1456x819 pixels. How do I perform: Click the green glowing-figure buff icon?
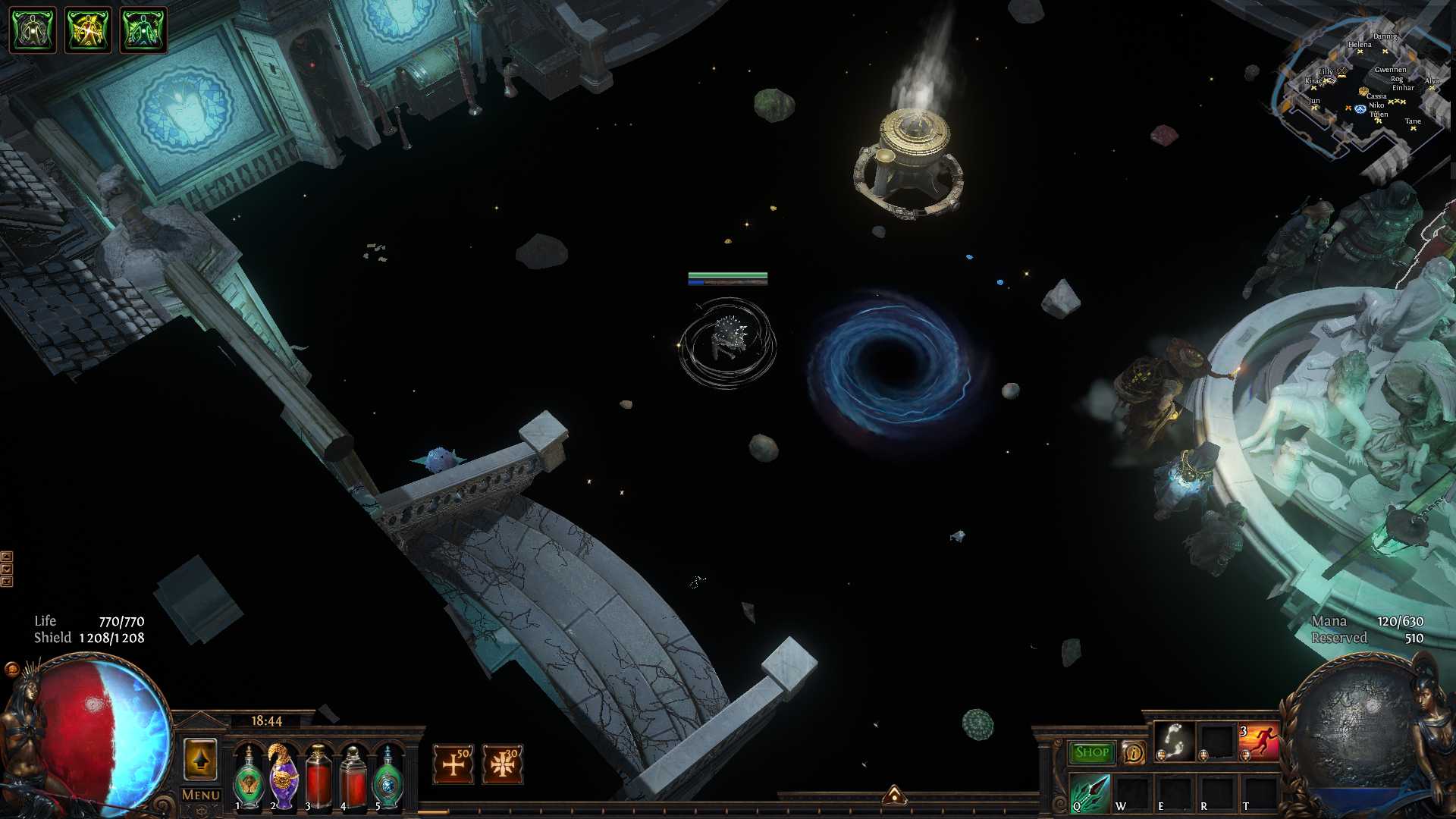click(x=143, y=30)
